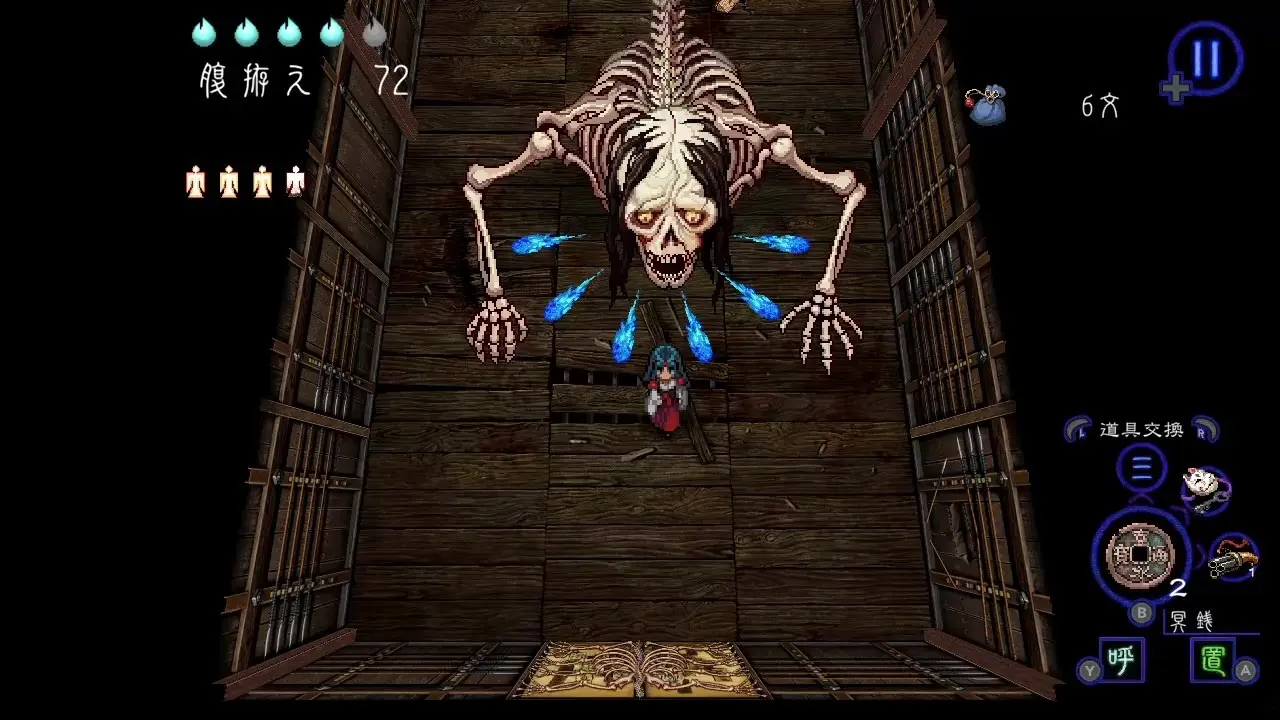Image resolution: width=1280 pixels, height=720 pixels.
Task: Toggle the B button item ring
Action: pos(1141,614)
